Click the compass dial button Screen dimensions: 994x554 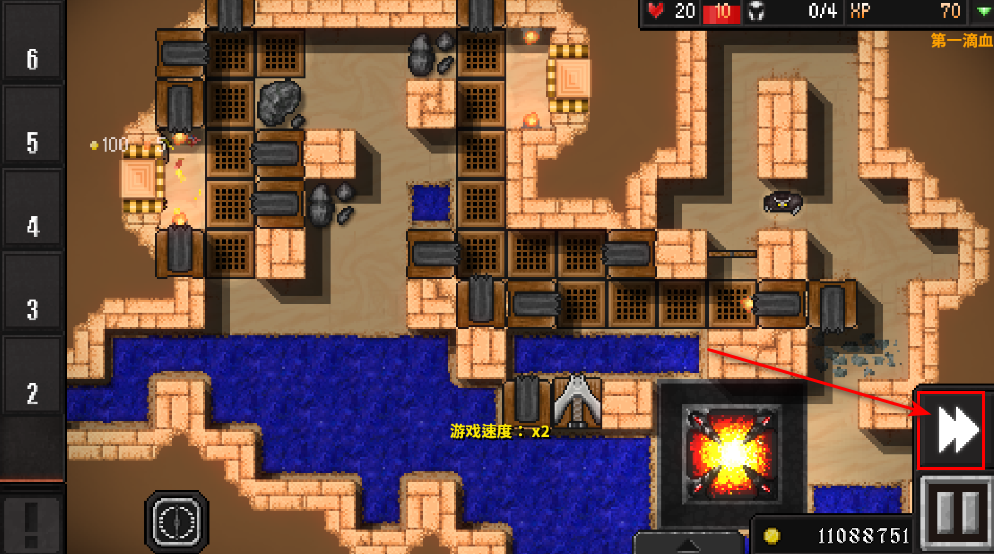pos(178,520)
